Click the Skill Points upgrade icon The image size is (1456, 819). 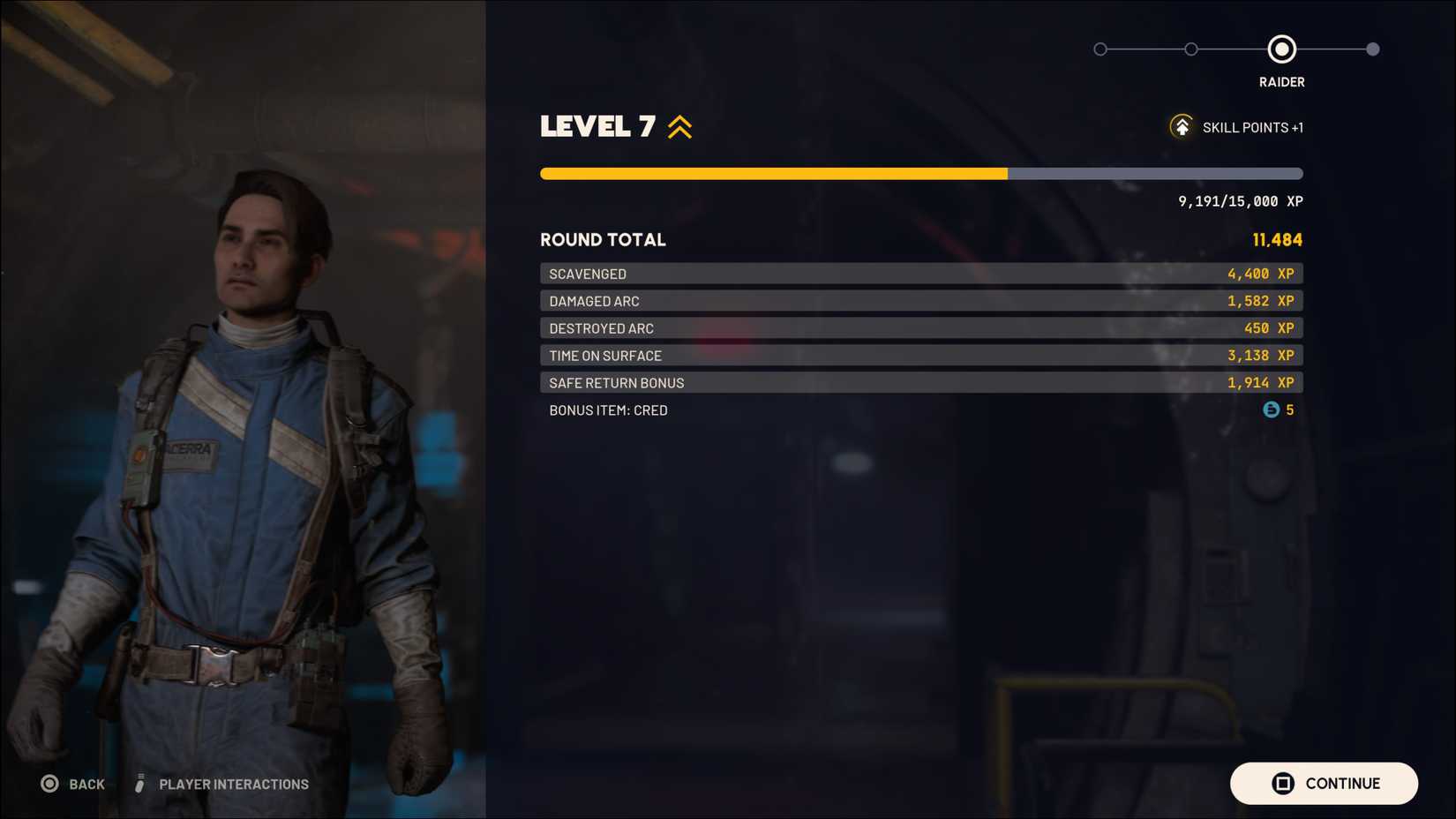[x=1182, y=126]
